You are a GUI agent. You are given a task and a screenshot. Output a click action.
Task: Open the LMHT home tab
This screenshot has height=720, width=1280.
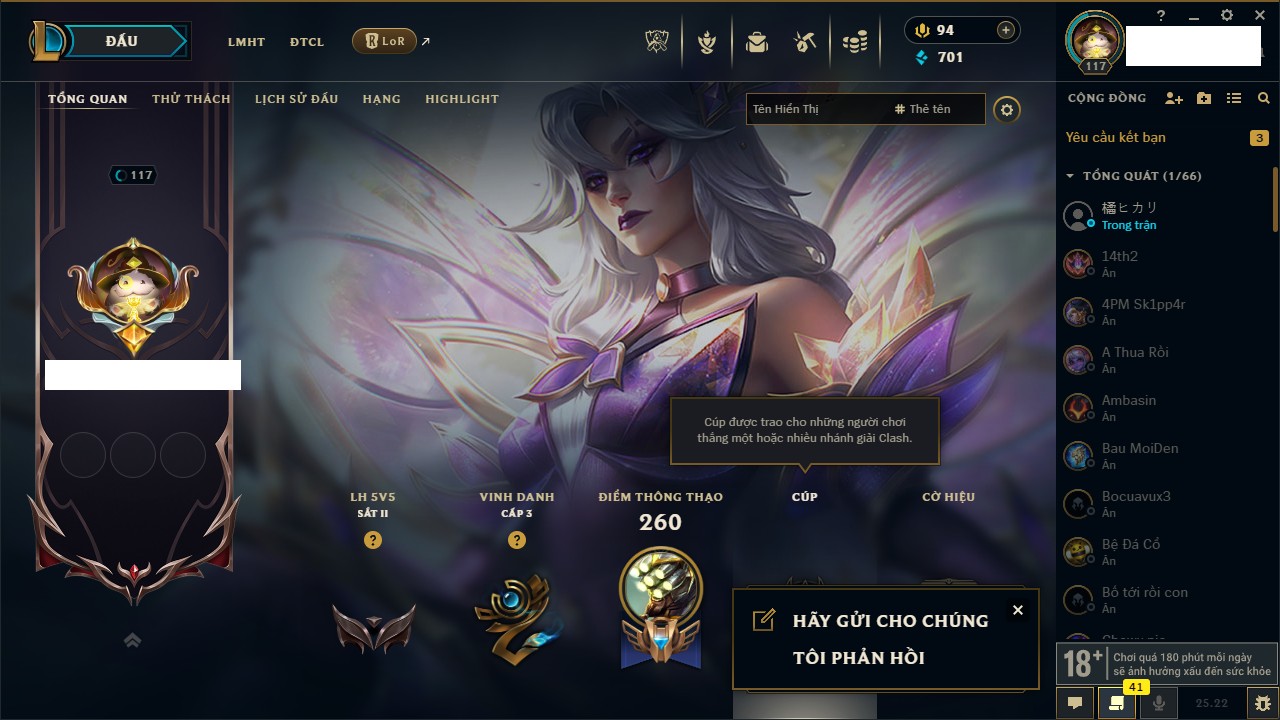[246, 42]
